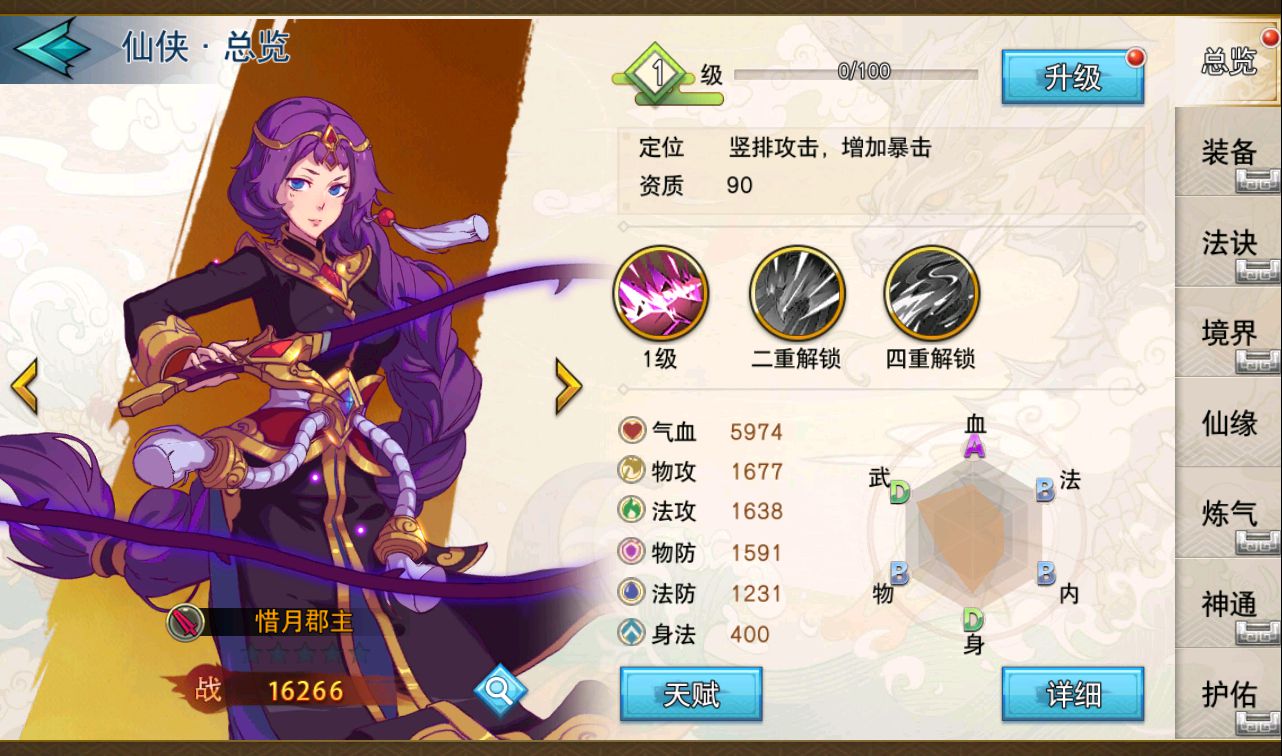View the purple level 1 skill icon
Image resolution: width=1282 pixels, height=756 pixels.
(660, 294)
